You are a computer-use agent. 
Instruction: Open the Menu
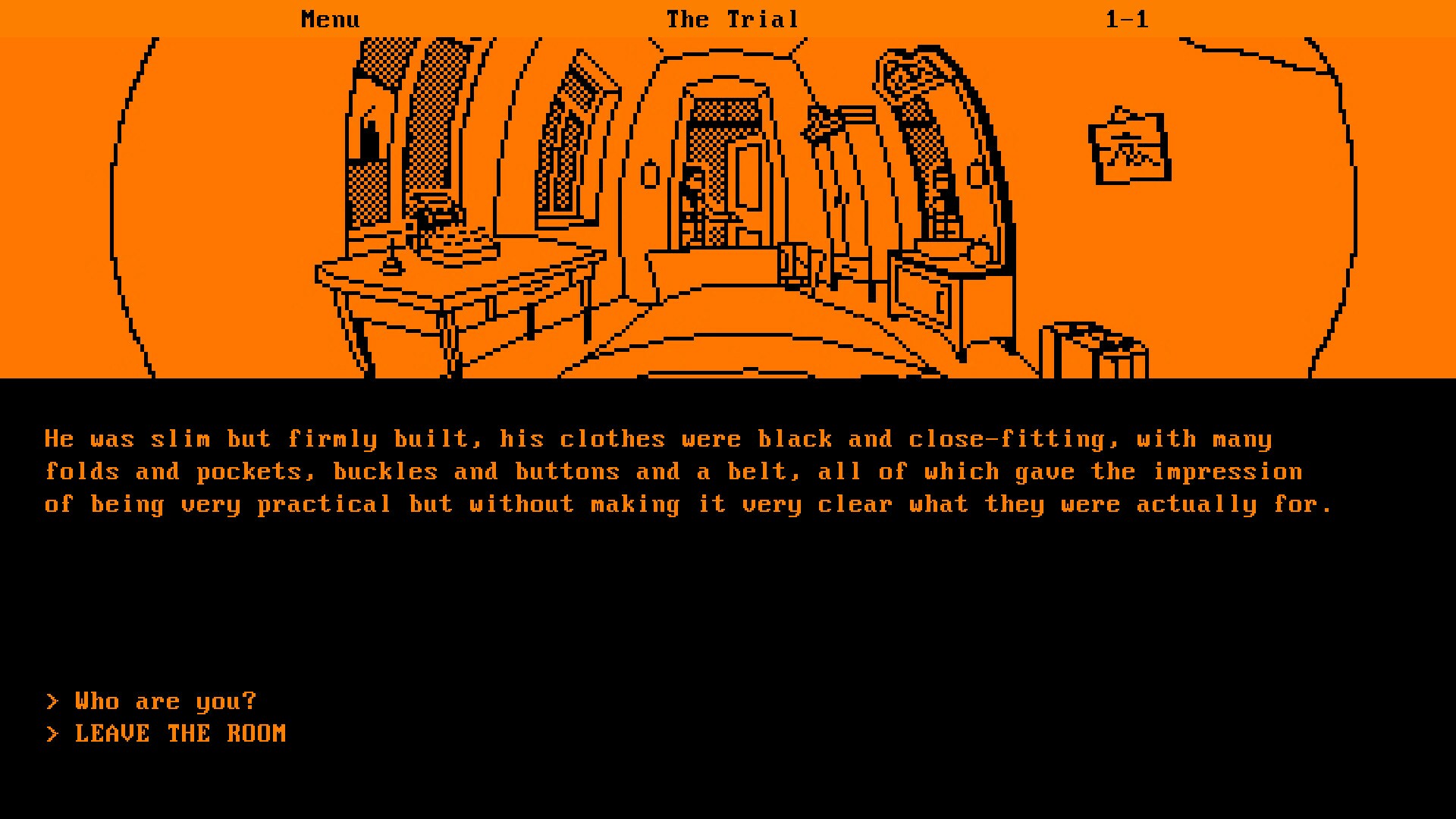point(330,18)
